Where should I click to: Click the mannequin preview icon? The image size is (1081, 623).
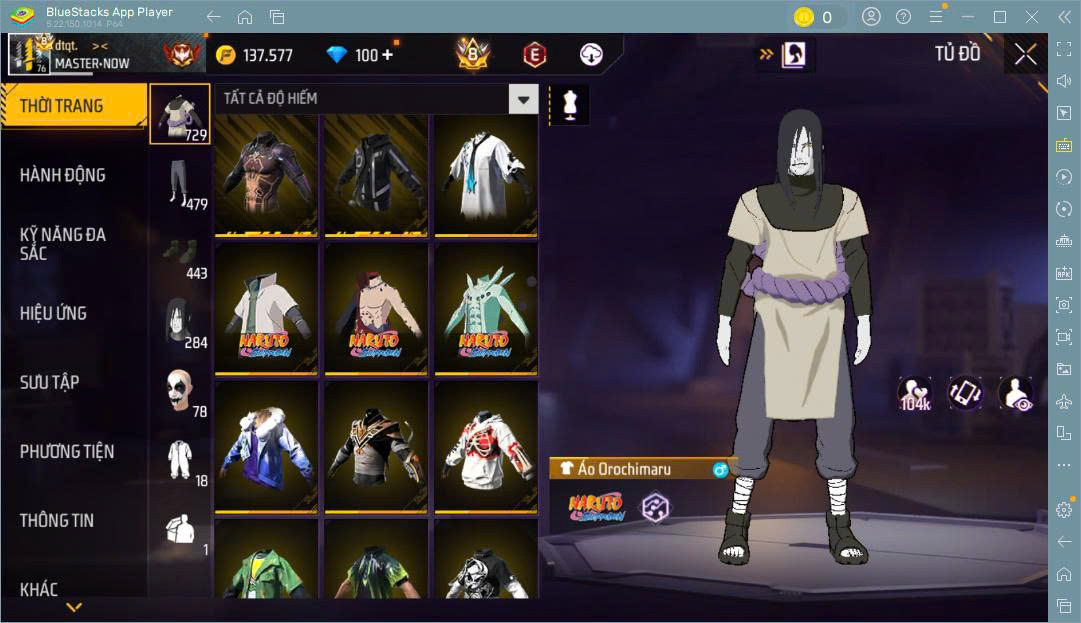click(x=570, y=105)
